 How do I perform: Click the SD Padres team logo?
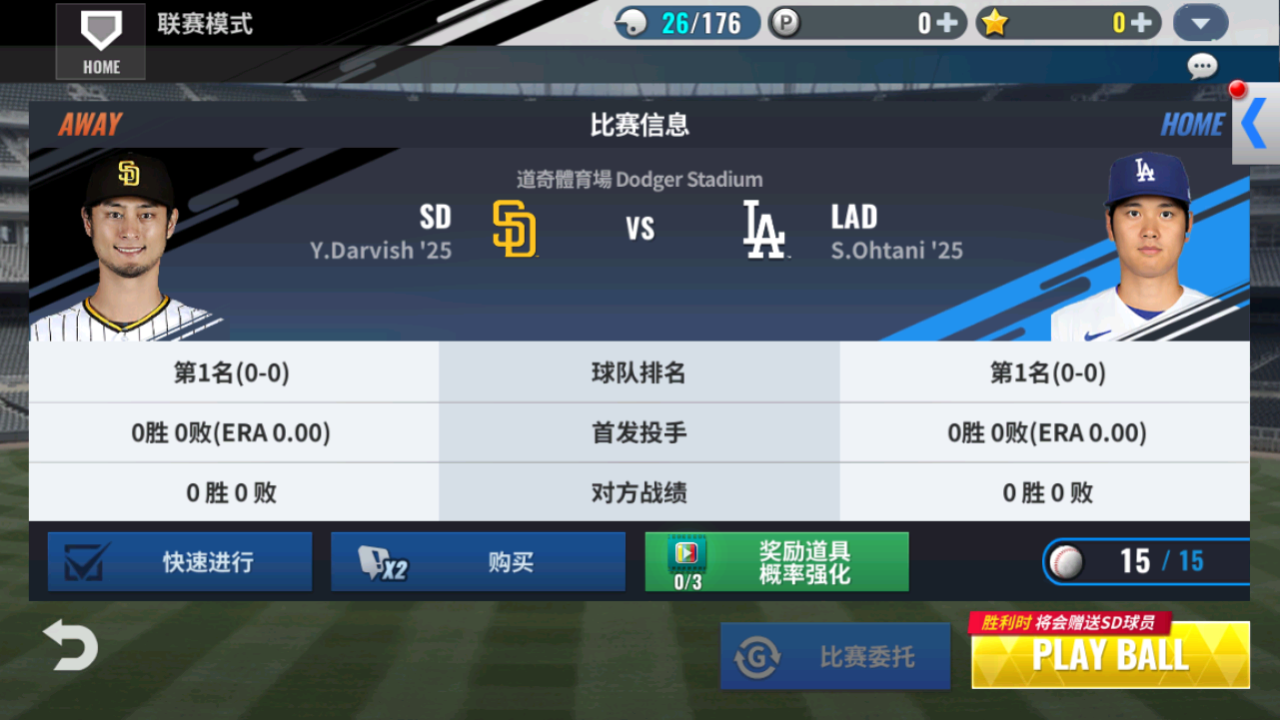point(514,229)
